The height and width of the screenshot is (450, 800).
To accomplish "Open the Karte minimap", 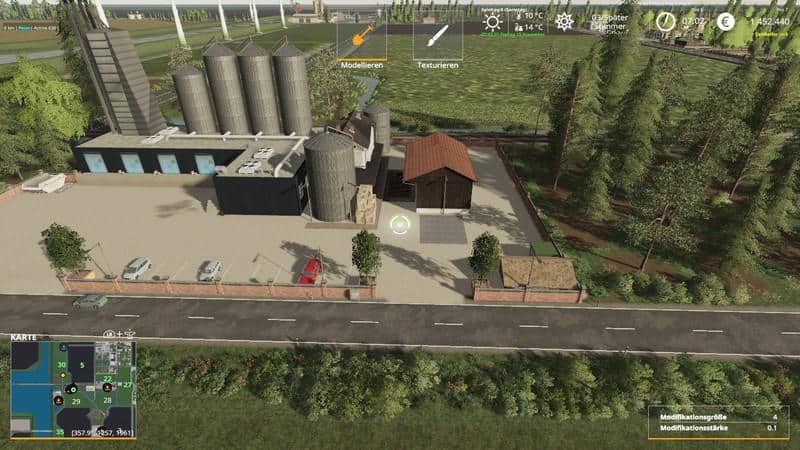I will click(x=71, y=389).
